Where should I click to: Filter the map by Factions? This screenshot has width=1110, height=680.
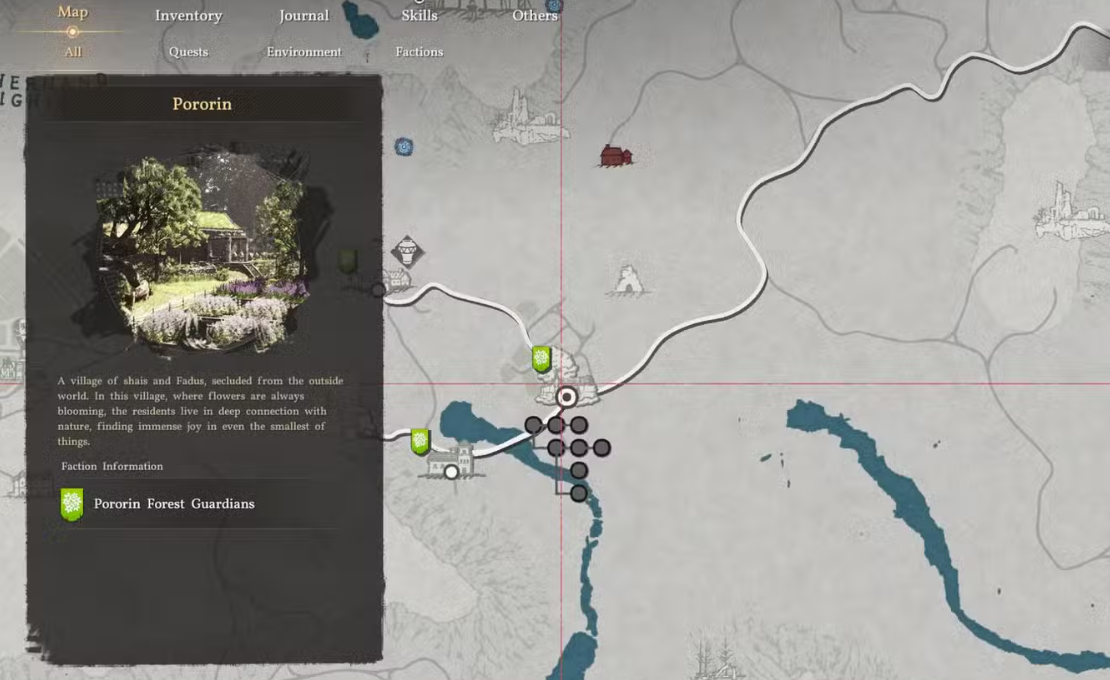419,52
